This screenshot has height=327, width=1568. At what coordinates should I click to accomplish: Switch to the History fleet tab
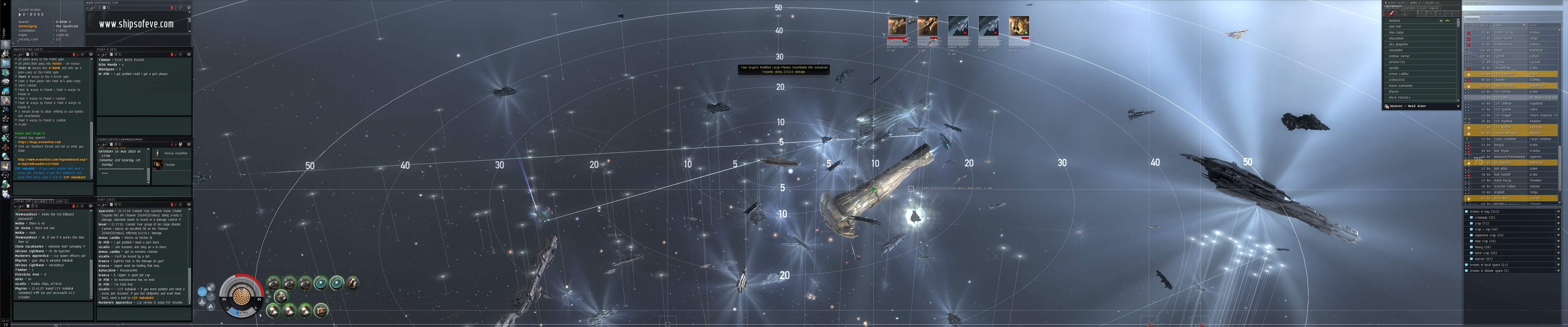click(1409, 8)
